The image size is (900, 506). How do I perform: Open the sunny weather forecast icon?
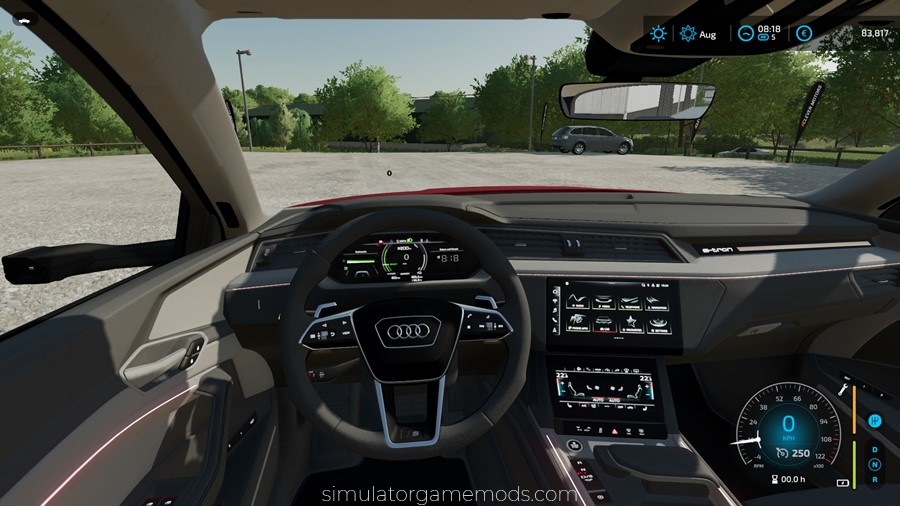[x=658, y=33]
